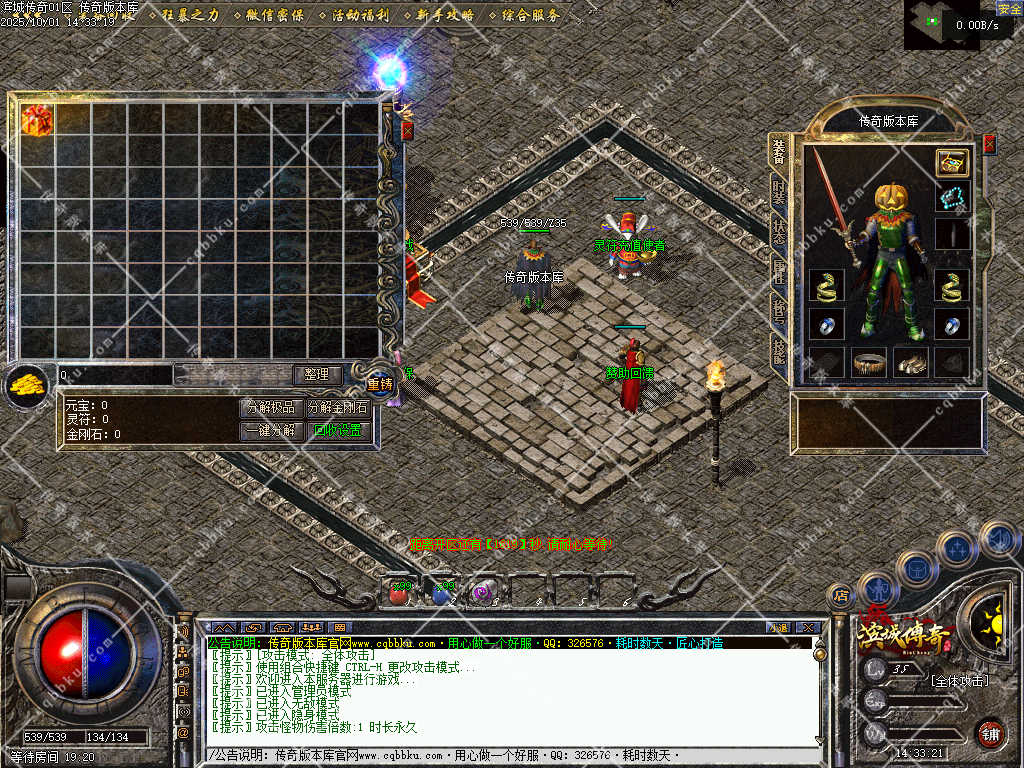Choose 分解极品 in the bag panel

click(x=270, y=408)
